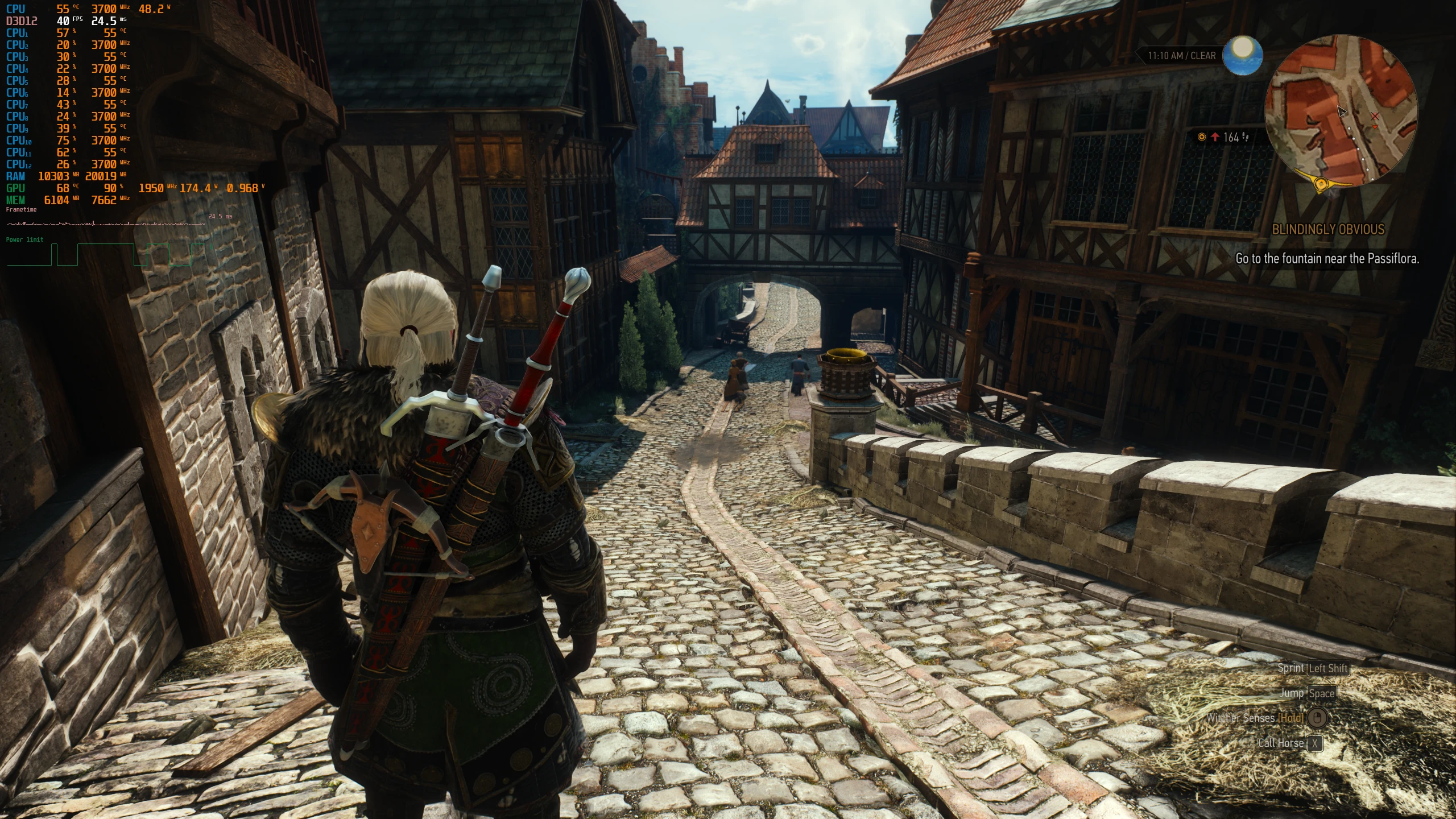Click the Jump Space keybinding prompt
Image resolution: width=1456 pixels, height=819 pixels.
click(1322, 694)
